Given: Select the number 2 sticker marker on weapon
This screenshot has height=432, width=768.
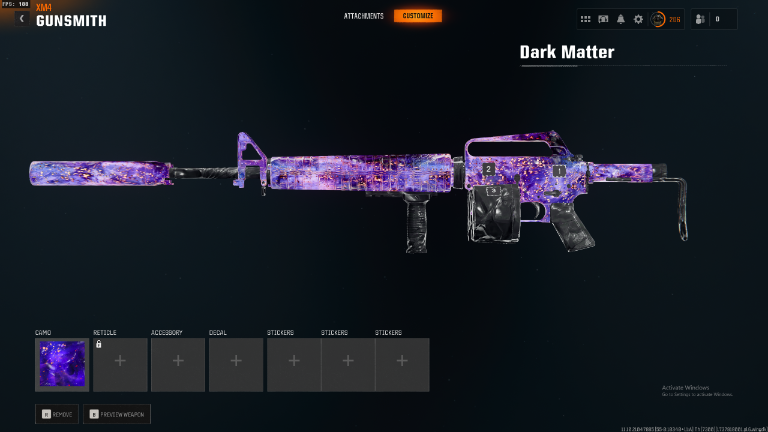Looking at the screenshot, I should click(488, 170).
